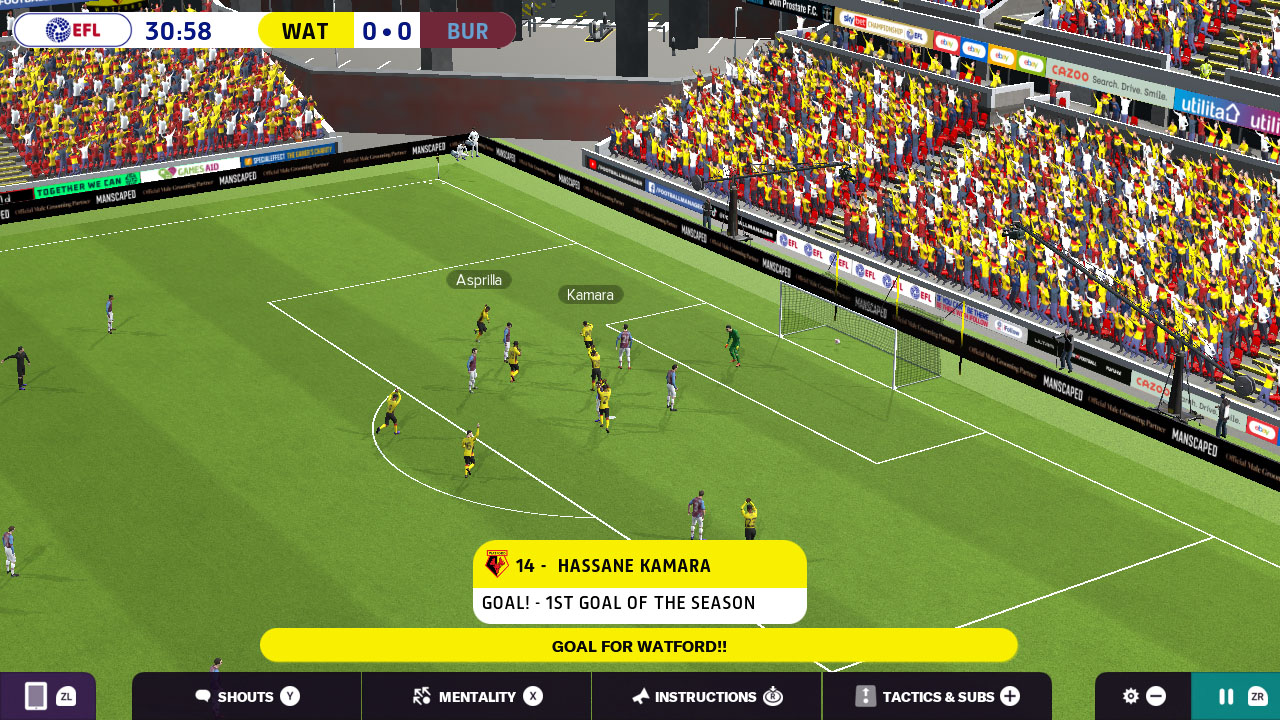Open match settings with the gear icon
Image resolution: width=1280 pixels, height=720 pixels.
(1131, 696)
